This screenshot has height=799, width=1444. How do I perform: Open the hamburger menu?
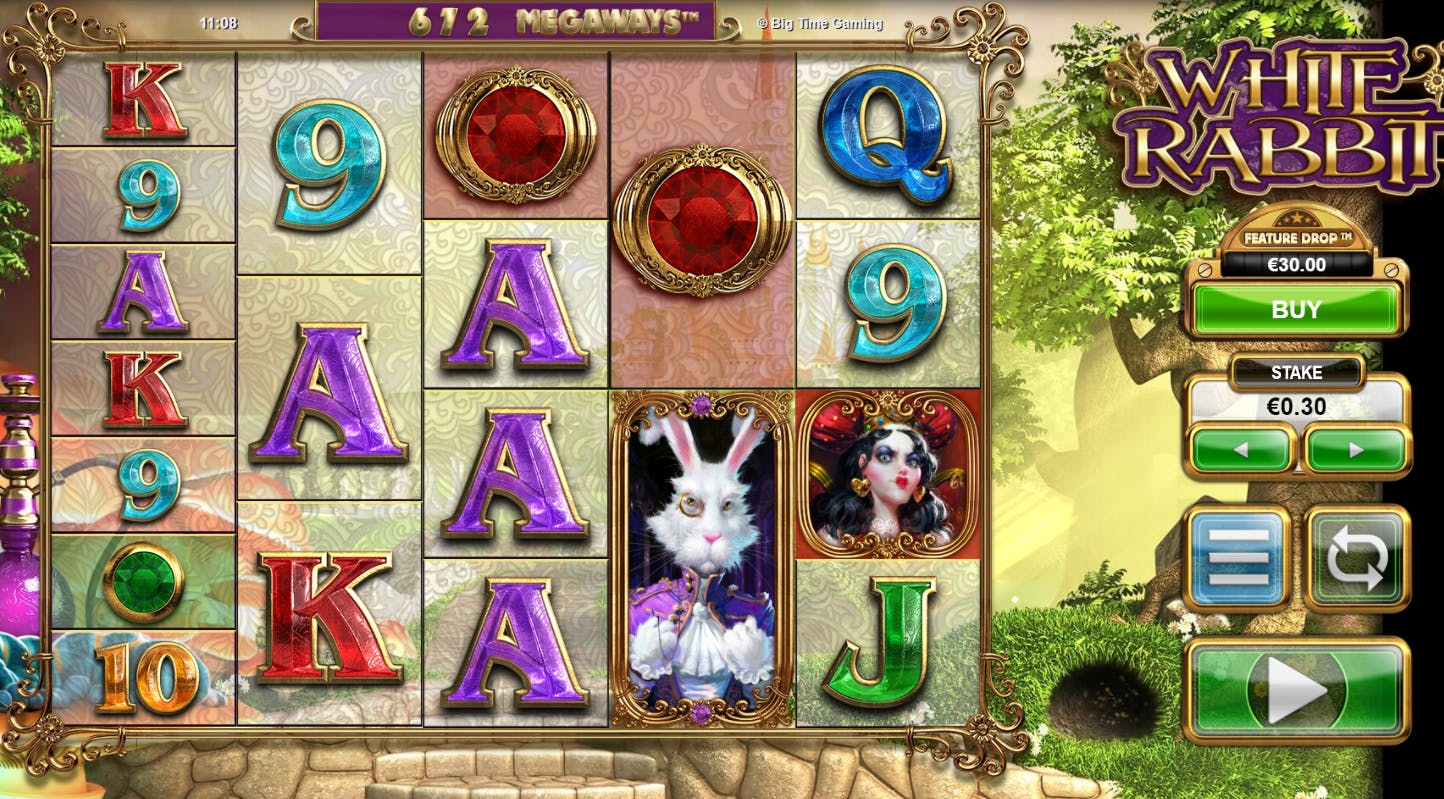(x=1237, y=557)
